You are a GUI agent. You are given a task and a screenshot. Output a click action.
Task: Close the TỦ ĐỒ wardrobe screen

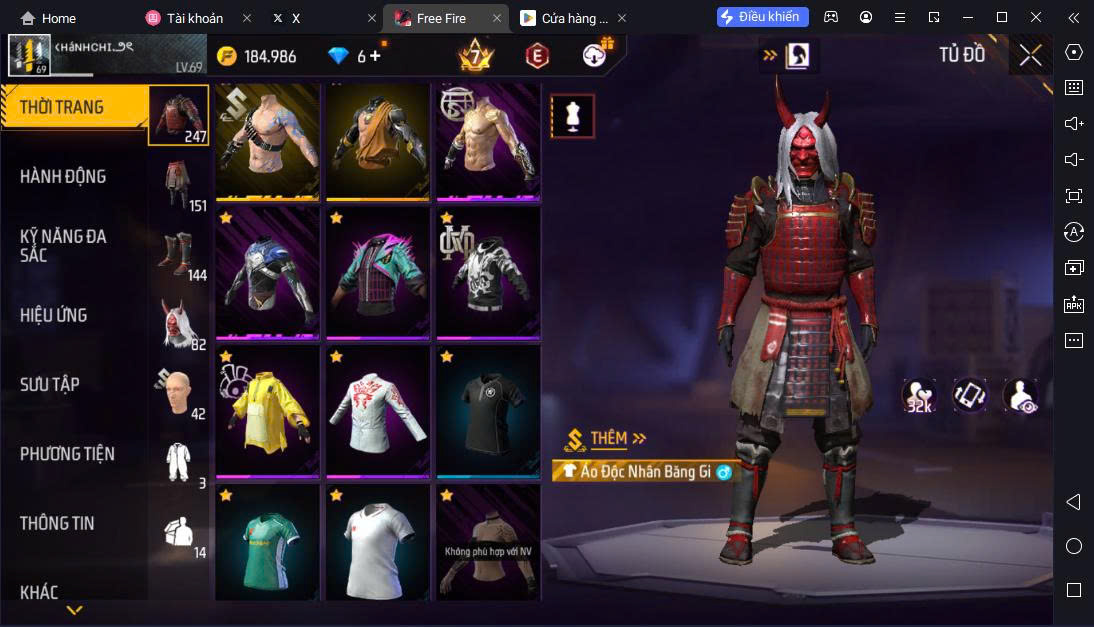[1030, 56]
